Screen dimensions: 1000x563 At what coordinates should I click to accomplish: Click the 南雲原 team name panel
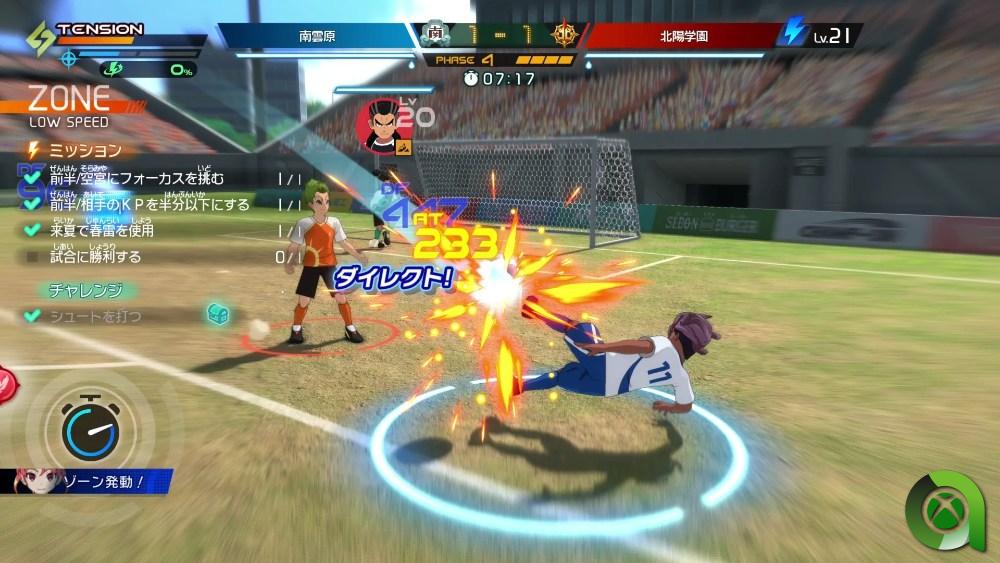(x=318, y=36)
